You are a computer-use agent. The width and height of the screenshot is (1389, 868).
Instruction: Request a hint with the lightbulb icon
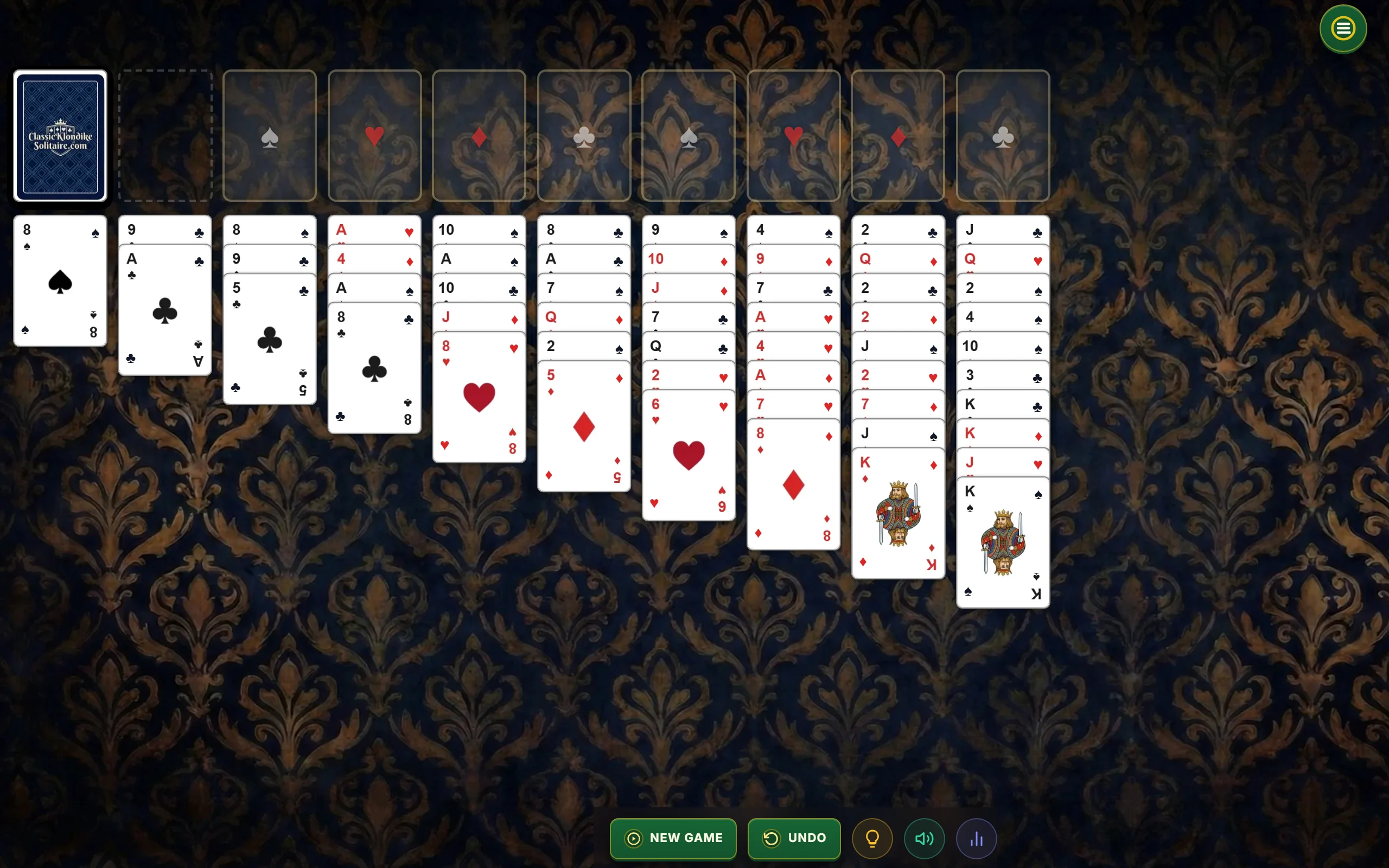click(872, 838)
